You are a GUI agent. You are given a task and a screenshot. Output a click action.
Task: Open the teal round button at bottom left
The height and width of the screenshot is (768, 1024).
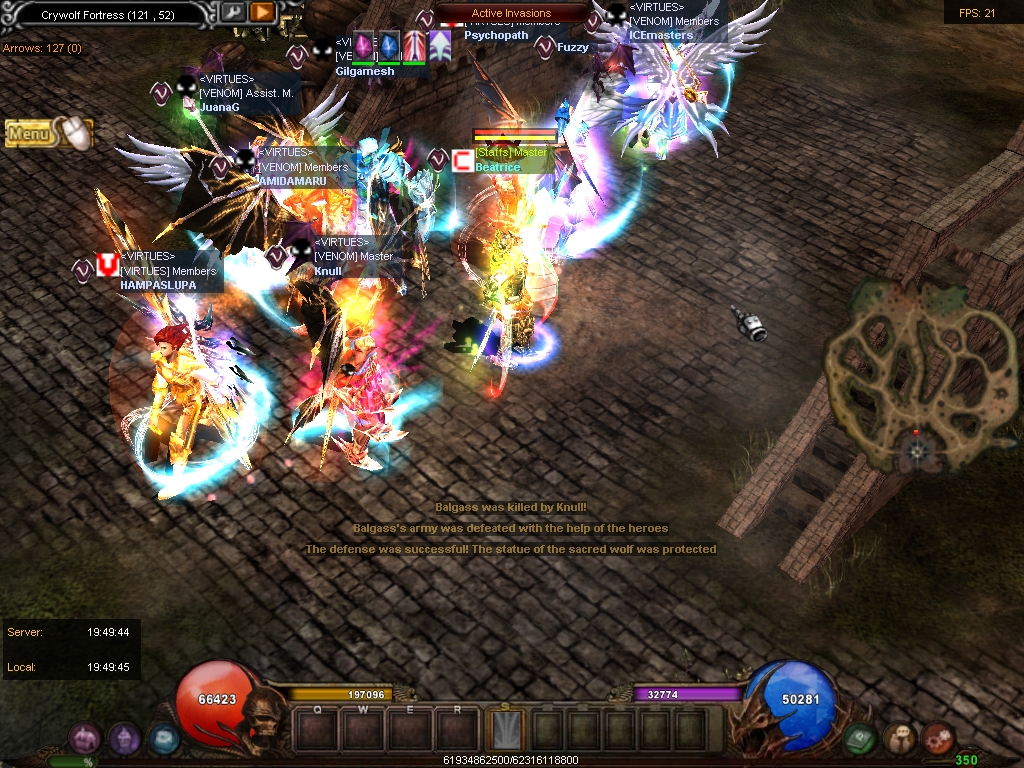(163, 739)
